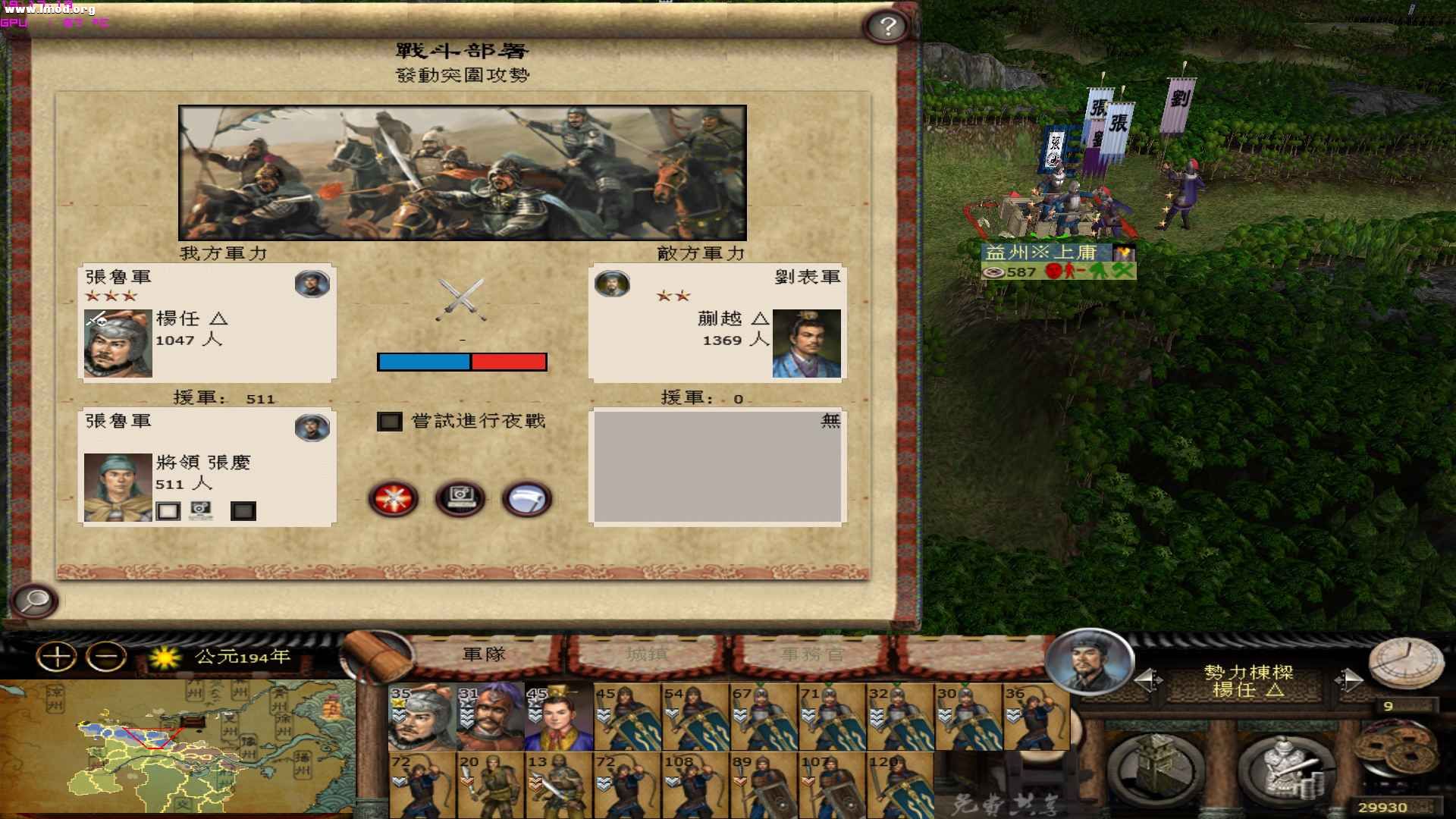Image resolution: width=1456 pixels, height=819 pixels.
Task: Toggle the right checkbox under 張慶's card
Action: pyautogui.click(x=244, y=510)
